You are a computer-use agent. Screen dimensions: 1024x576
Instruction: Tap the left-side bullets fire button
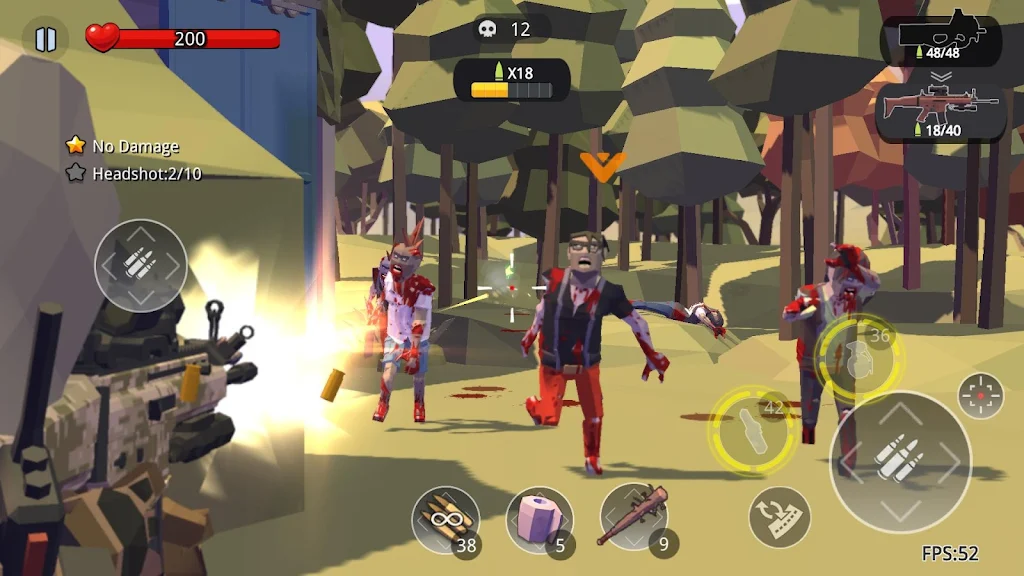pos(141,265)
